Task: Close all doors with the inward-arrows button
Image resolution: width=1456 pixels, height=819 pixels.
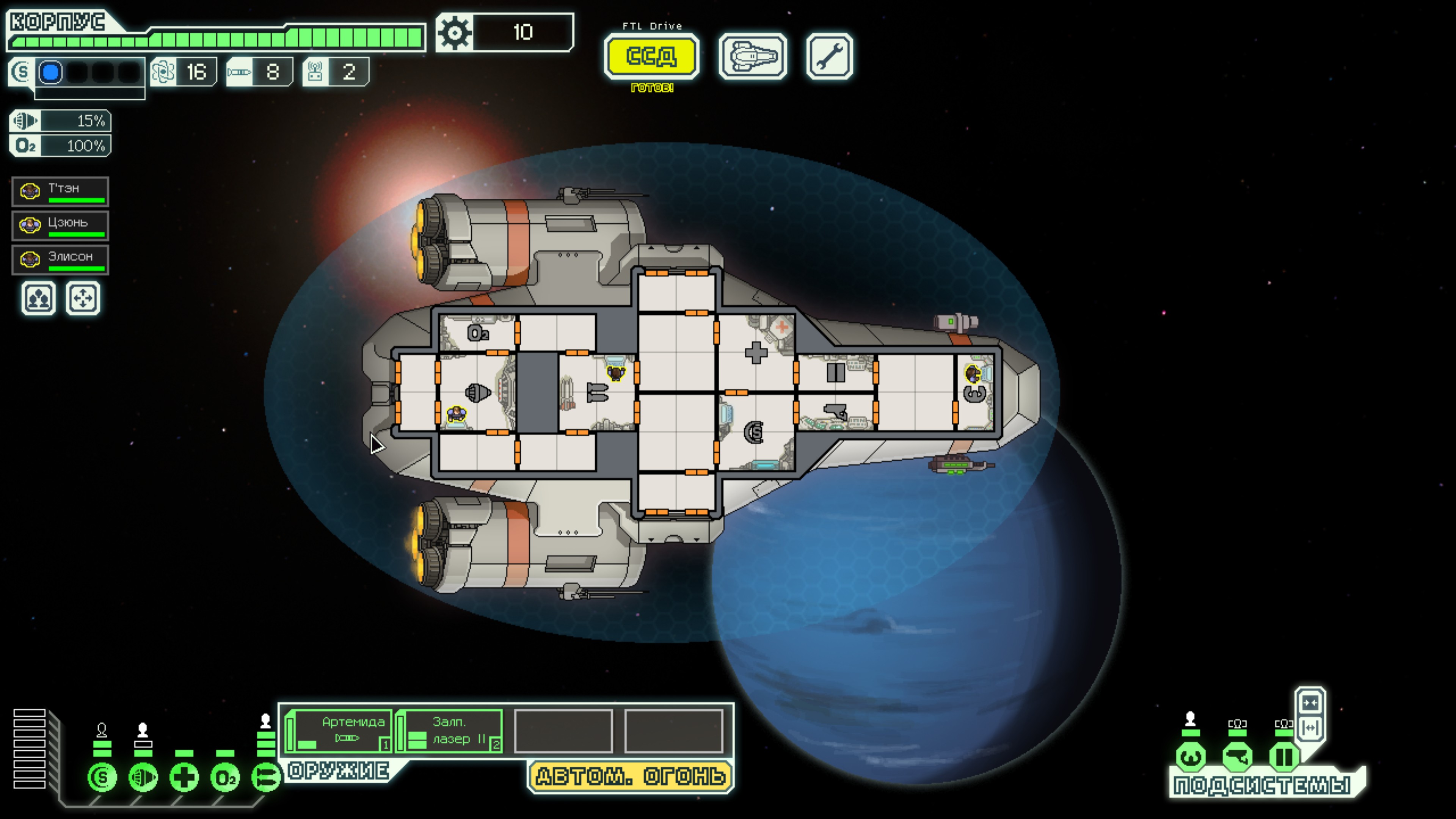Action: tap(1310, 703)
